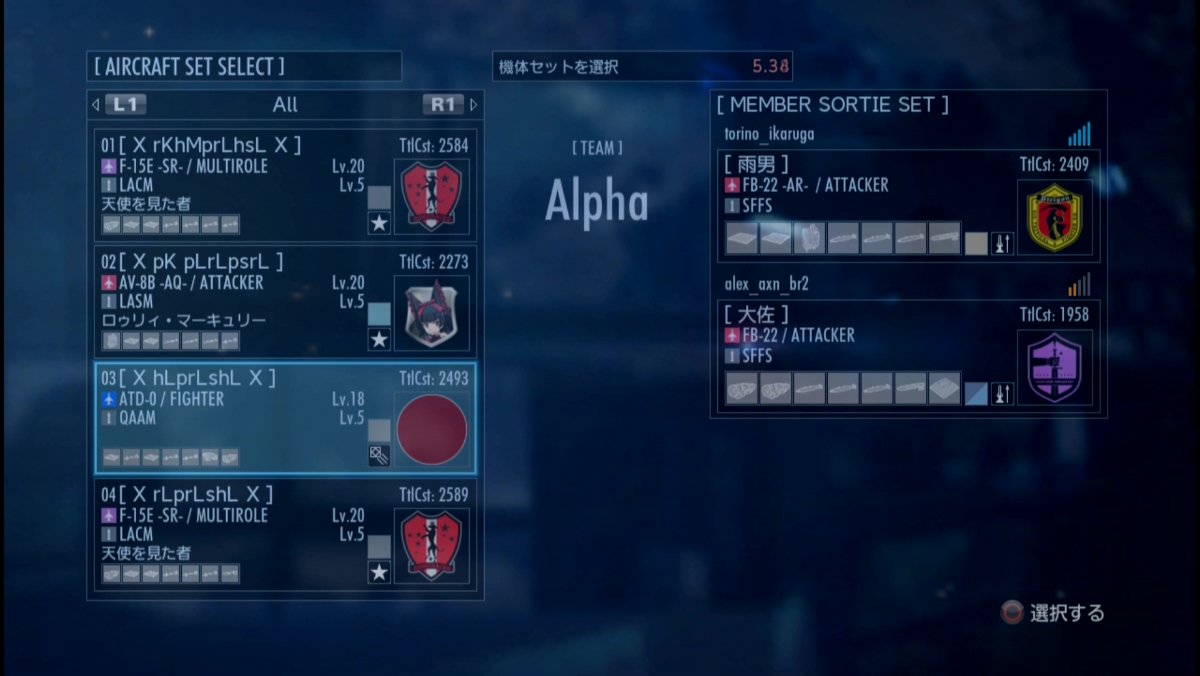Click the star icon on set 01
The height and width of the screenshot is (676, 1200).
(x=379, y=224)
